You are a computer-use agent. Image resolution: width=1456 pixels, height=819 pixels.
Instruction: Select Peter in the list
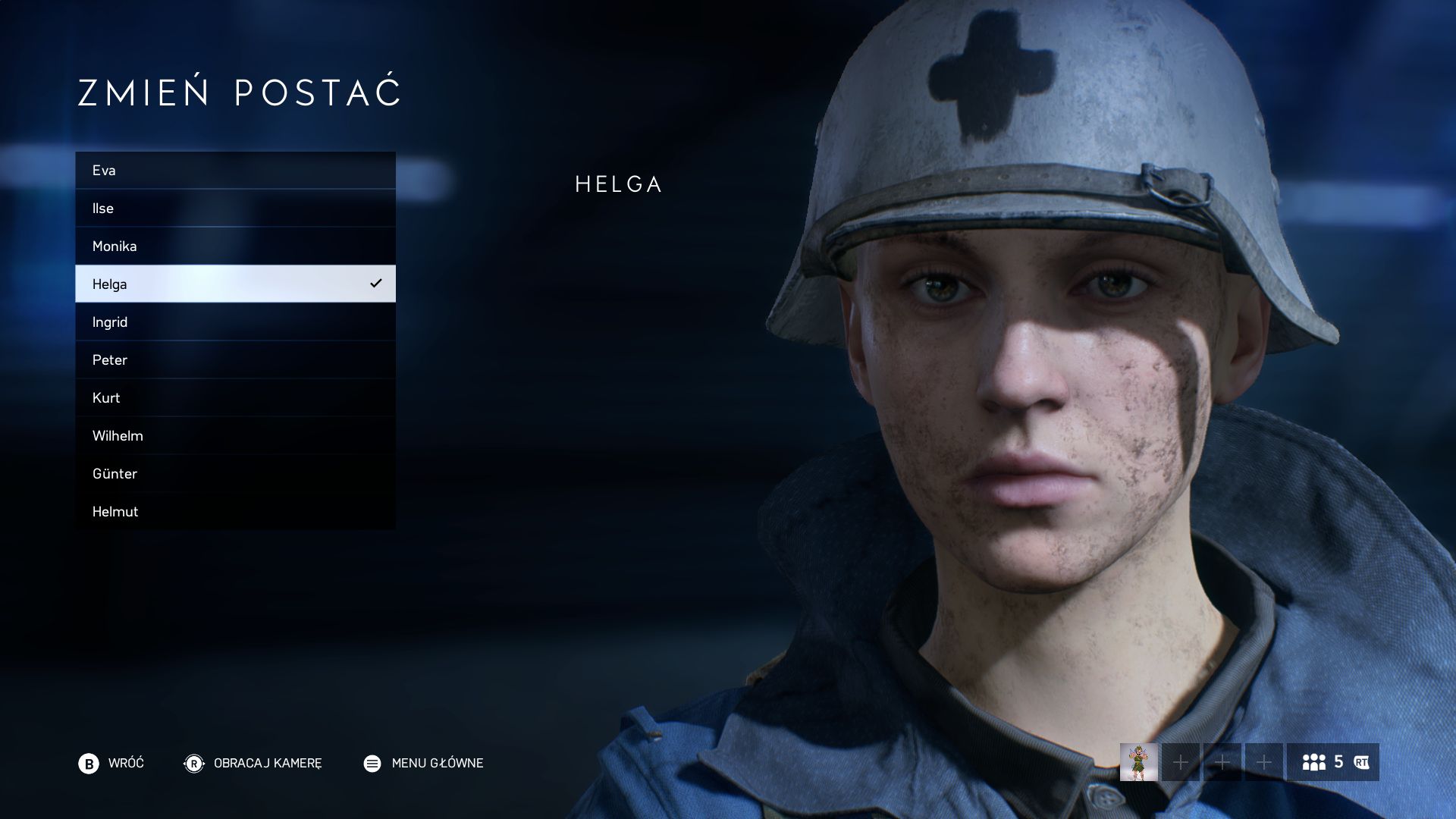point(235,360)
